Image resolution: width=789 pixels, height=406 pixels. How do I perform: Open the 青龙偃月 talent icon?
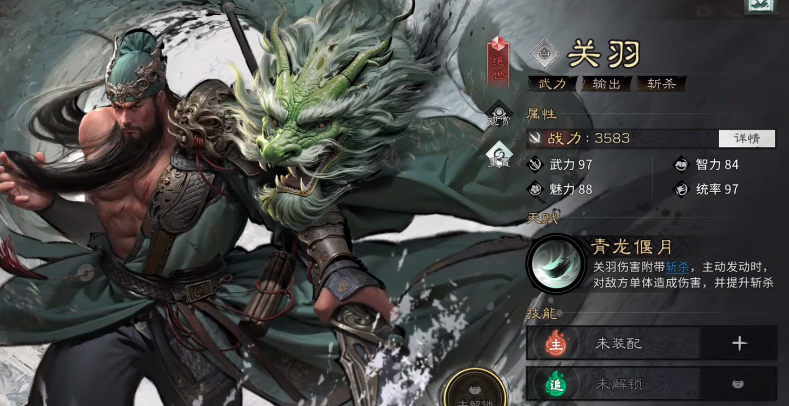point(555,263)
